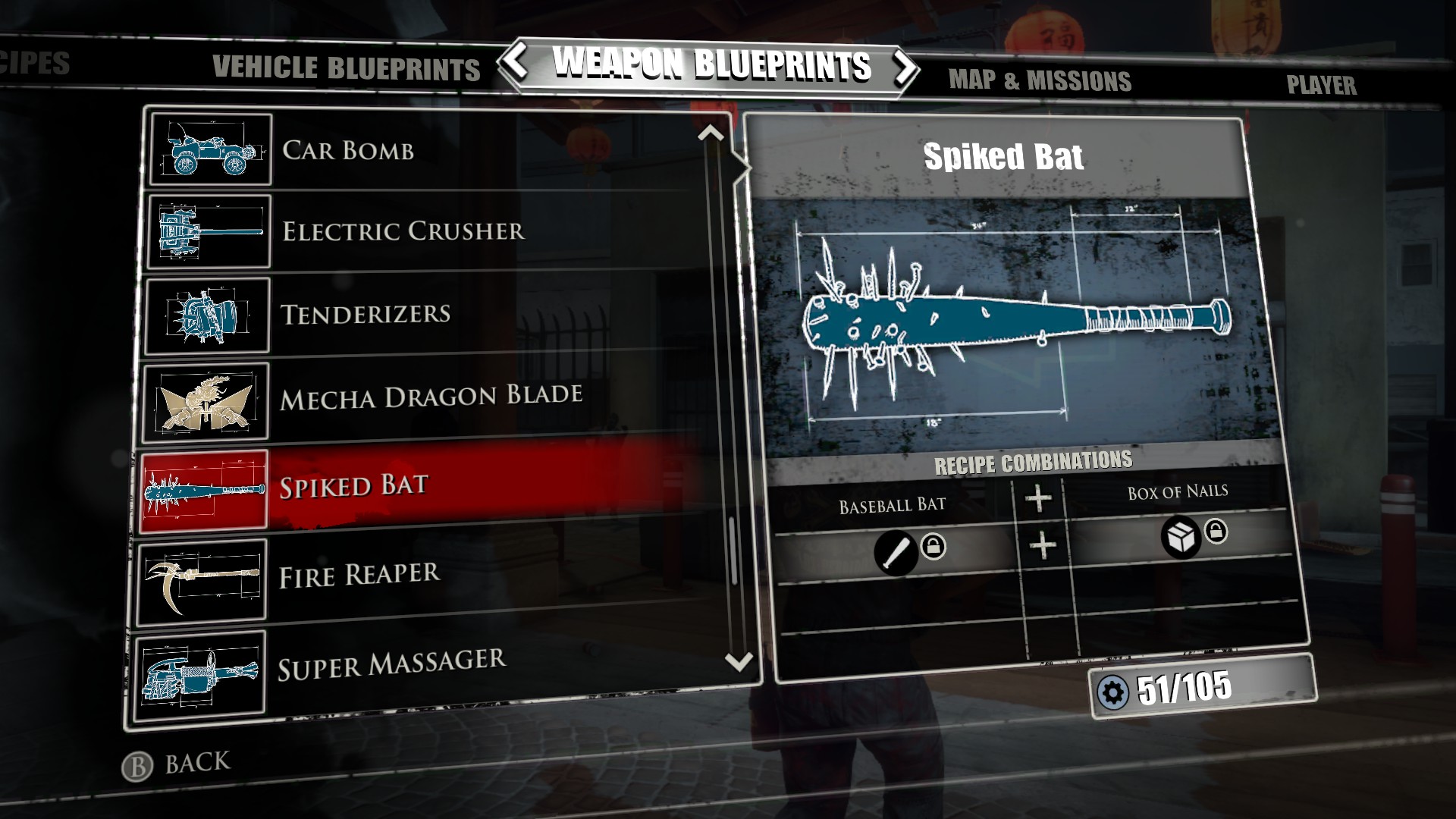Choose the Electric Crusher blueprint
The image size is (1456, 819).
[425, 231]
